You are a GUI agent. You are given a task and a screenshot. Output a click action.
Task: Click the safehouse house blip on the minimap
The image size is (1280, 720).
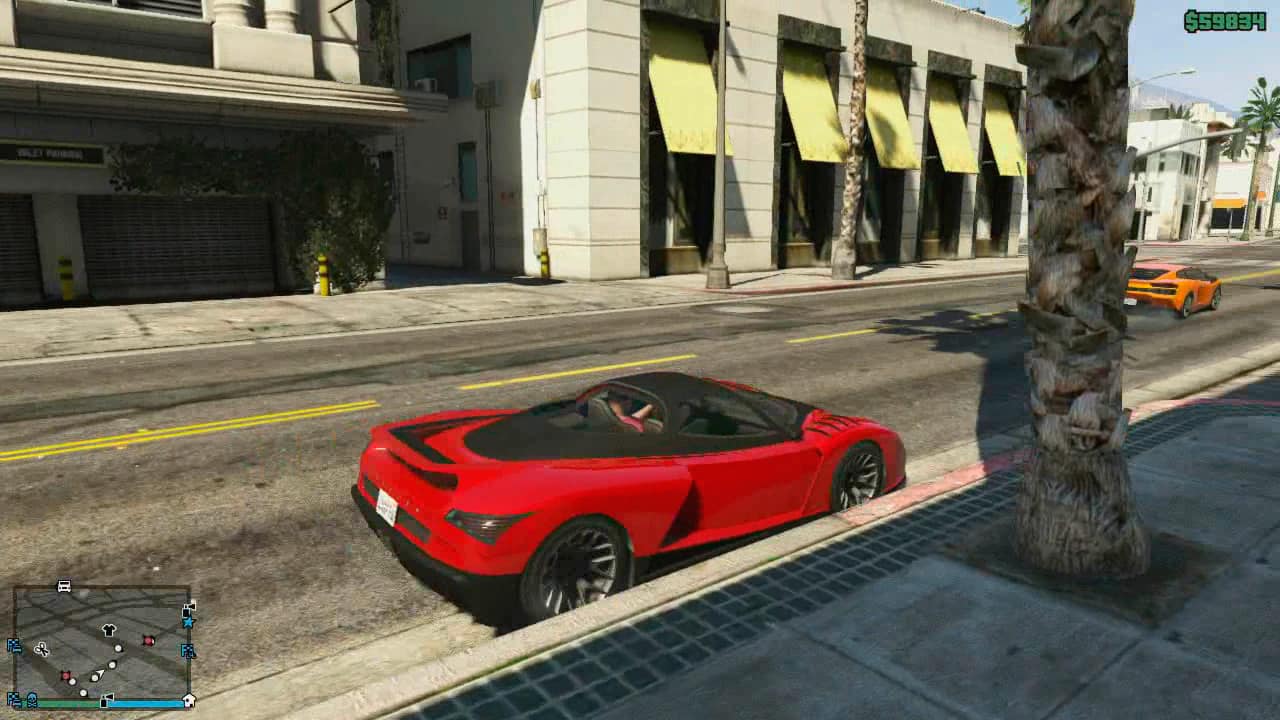click(188, 700)
